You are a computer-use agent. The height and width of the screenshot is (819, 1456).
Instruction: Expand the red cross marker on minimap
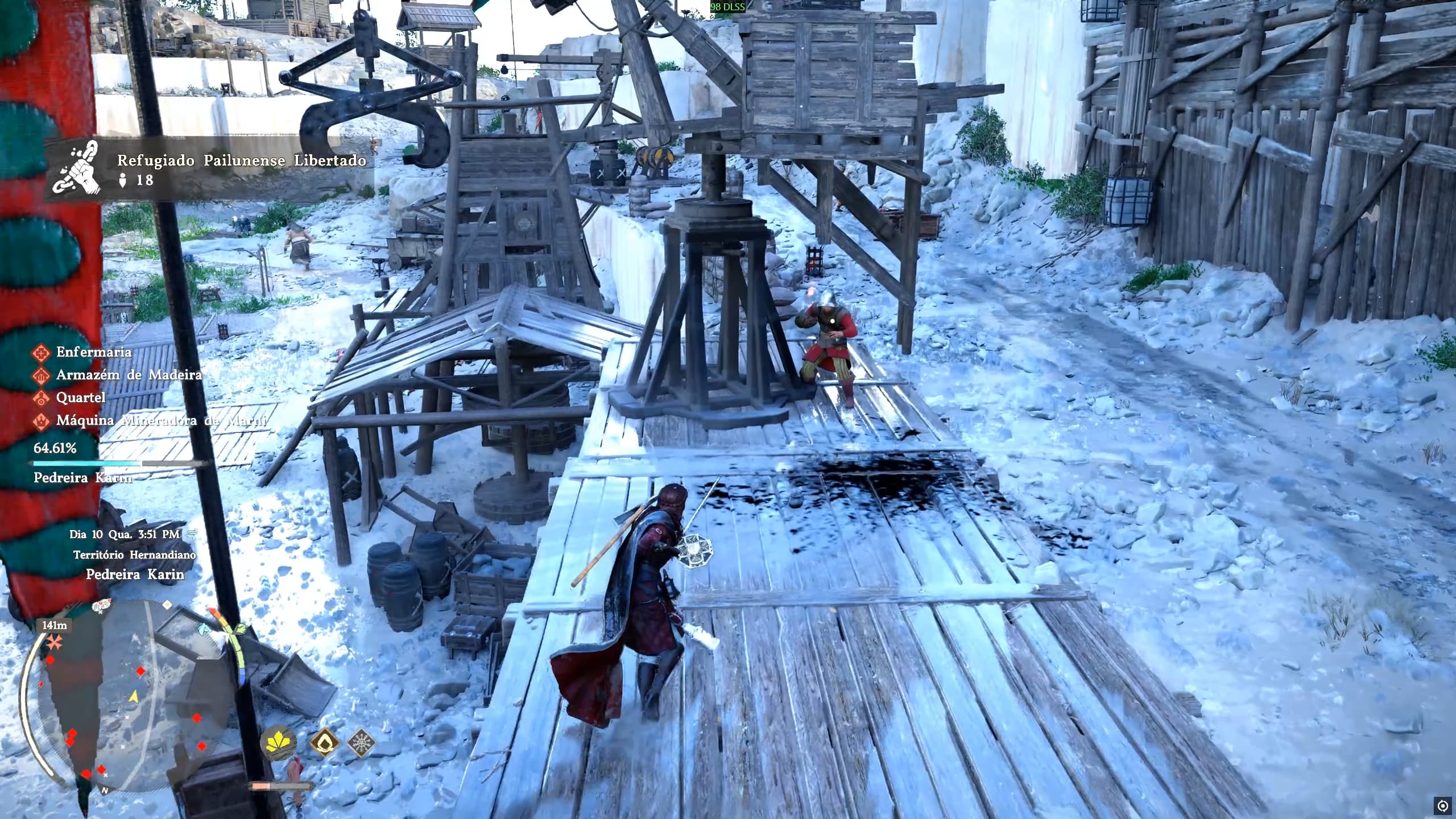[54, 643]
